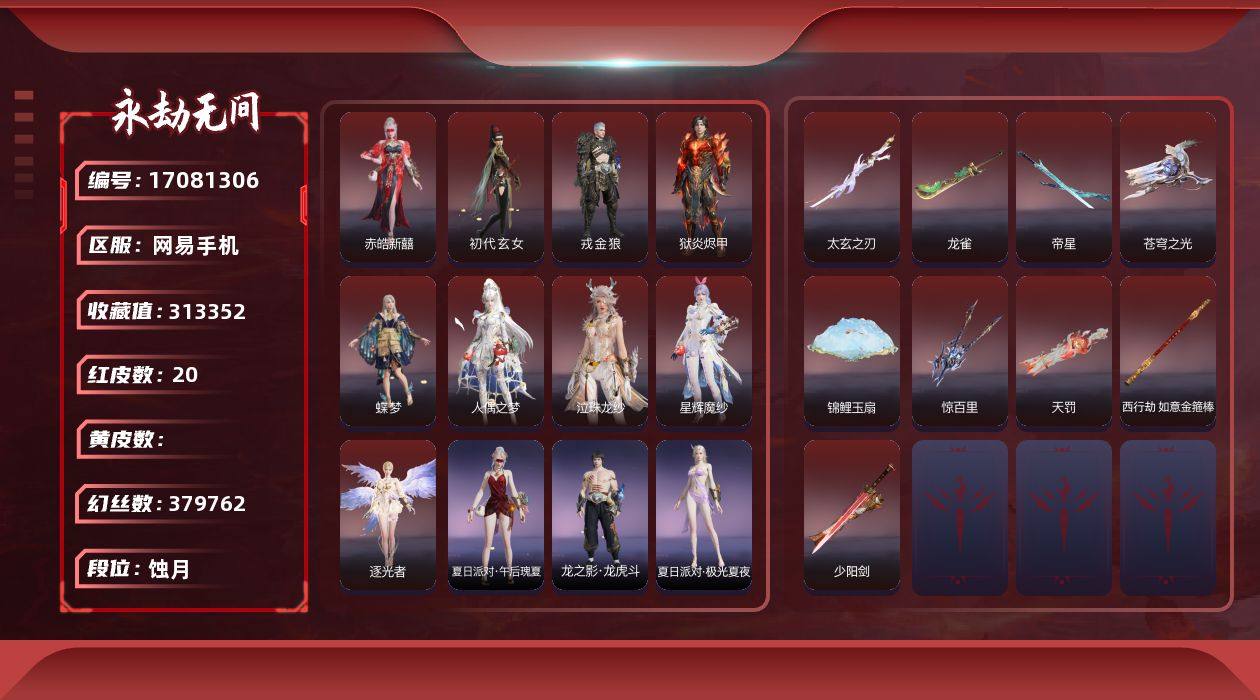Select the 锦鲤玉扇 fan weapon card

pyautogui.click(x=852, y=351)
